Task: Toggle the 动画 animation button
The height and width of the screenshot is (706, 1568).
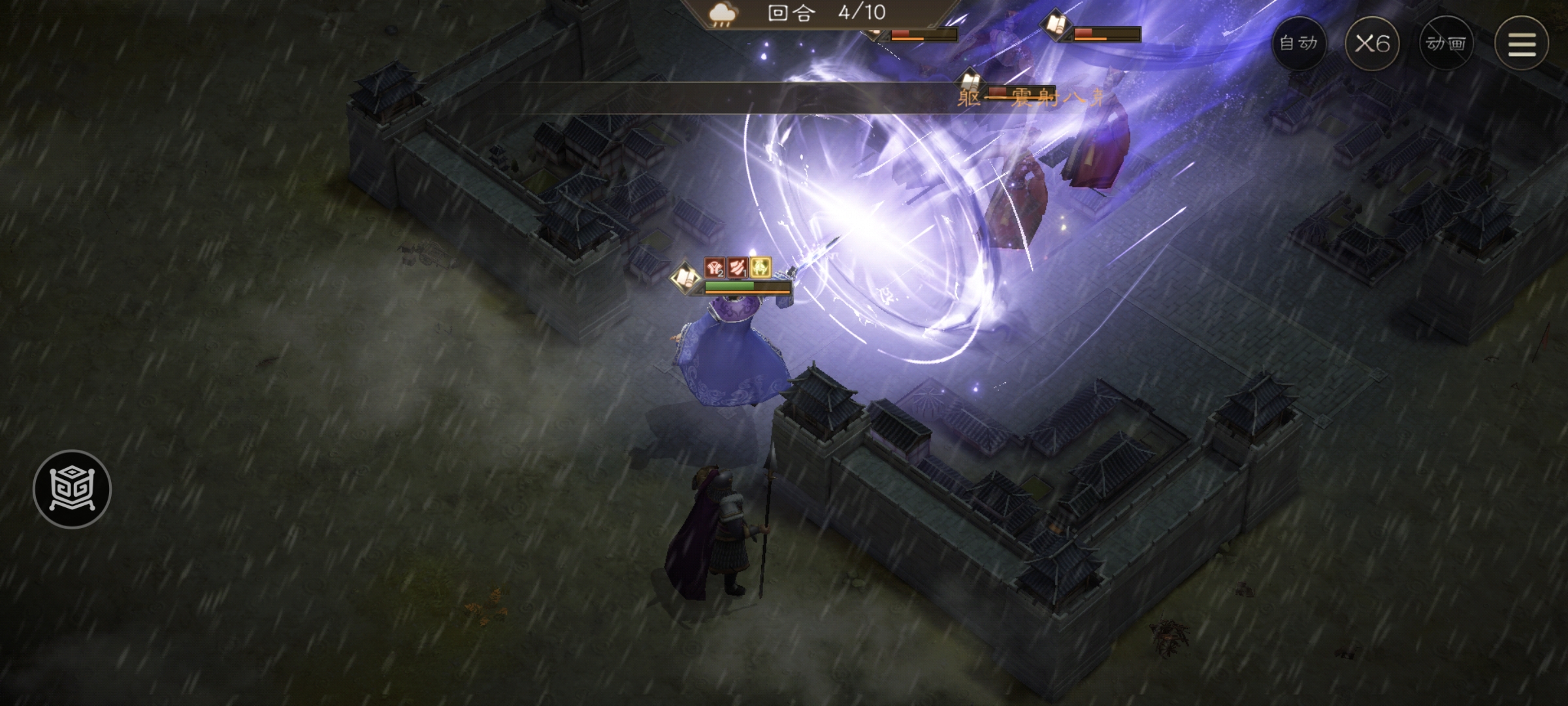Action: (x=1446, y=43)
